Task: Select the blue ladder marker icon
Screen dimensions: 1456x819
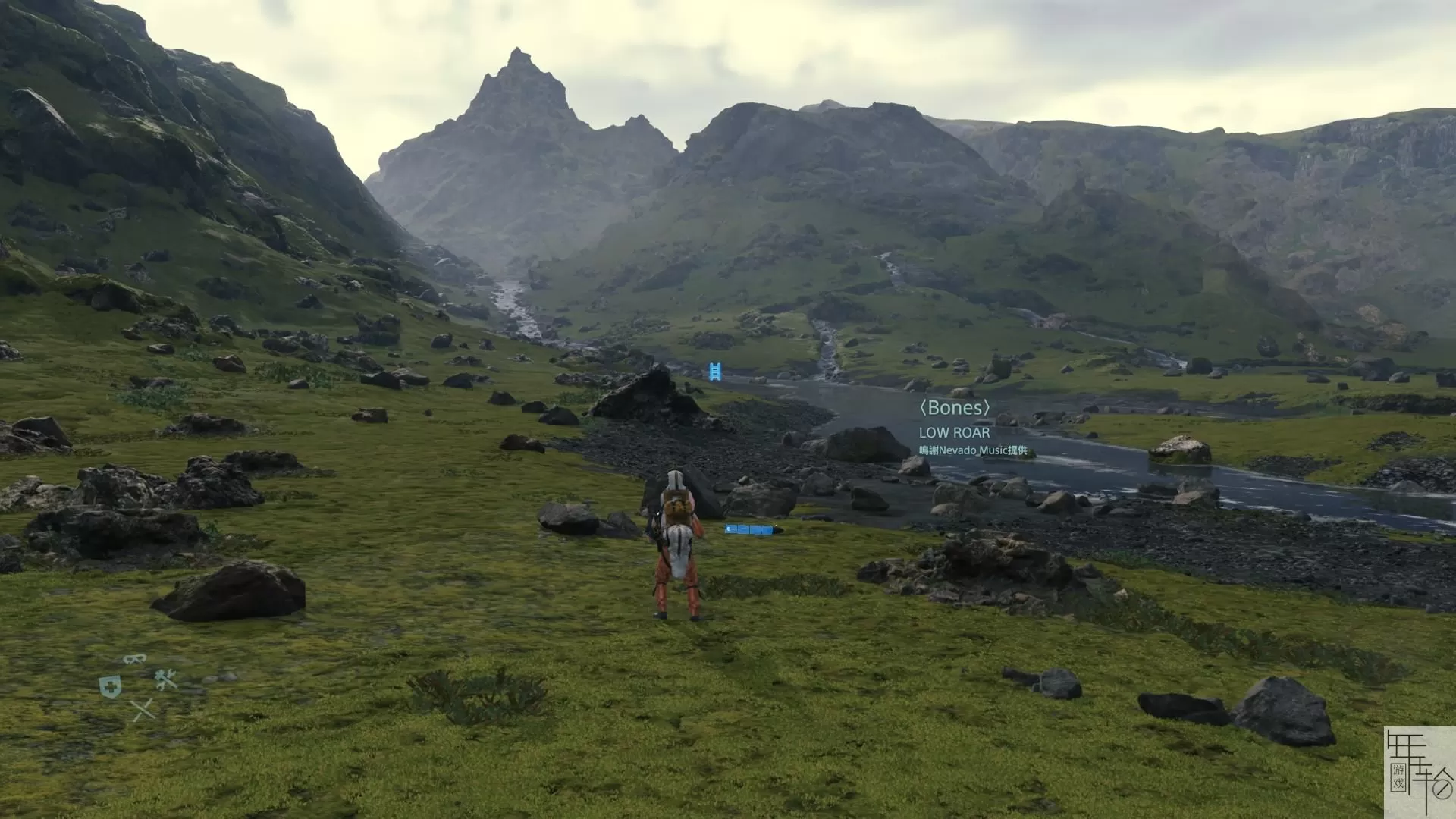Action: point(714,372)
